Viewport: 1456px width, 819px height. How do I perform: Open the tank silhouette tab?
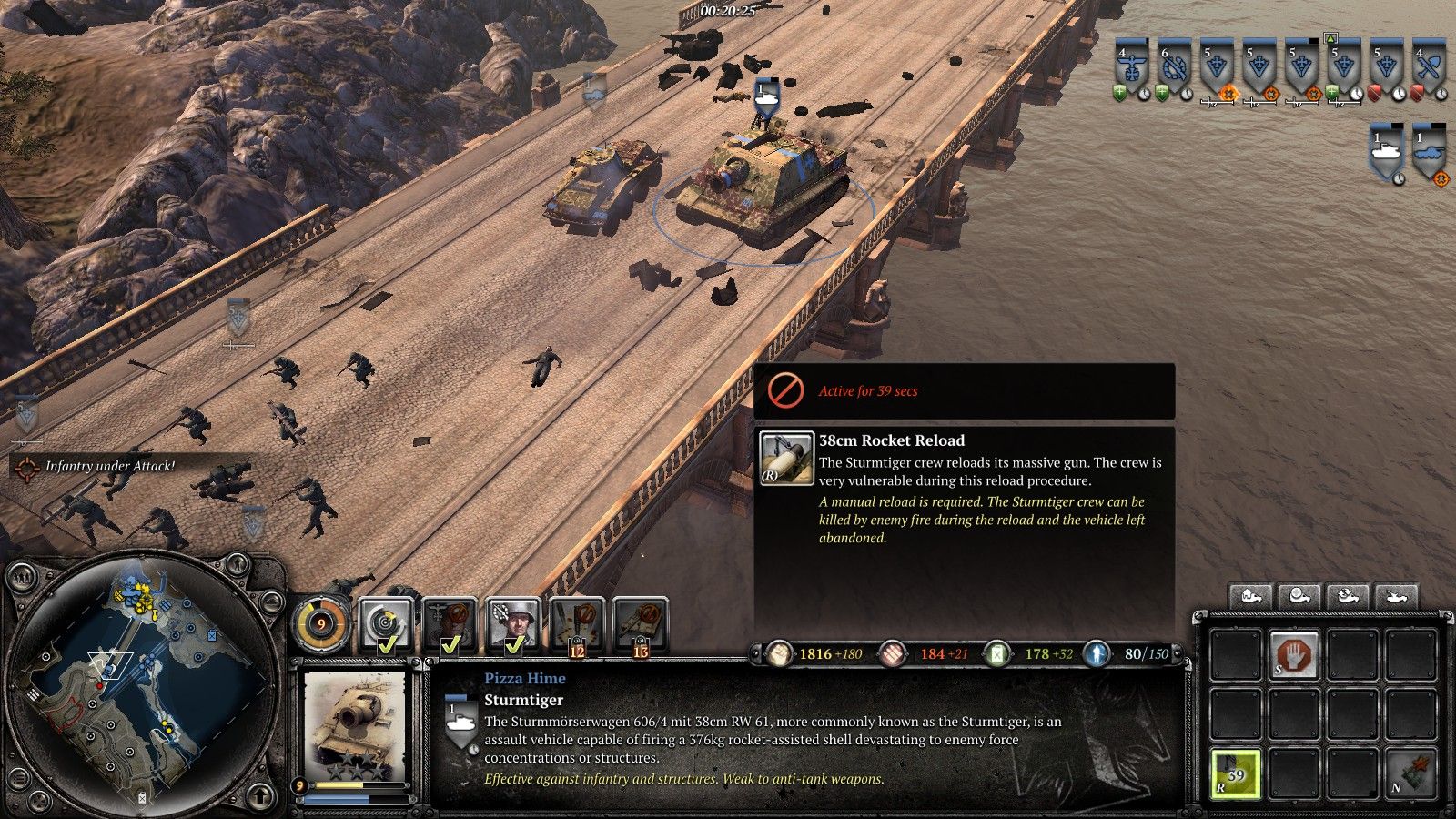(x=1395, y=597)
